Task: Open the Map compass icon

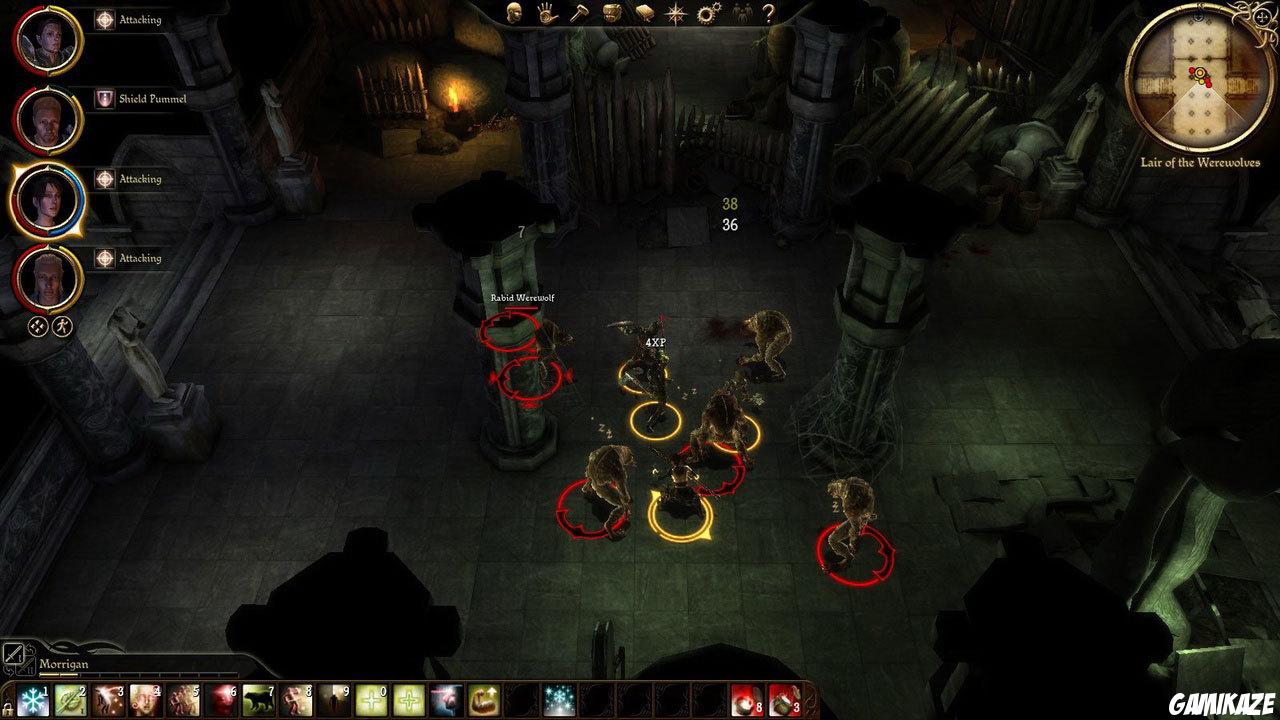Action: tap(677, 15)
